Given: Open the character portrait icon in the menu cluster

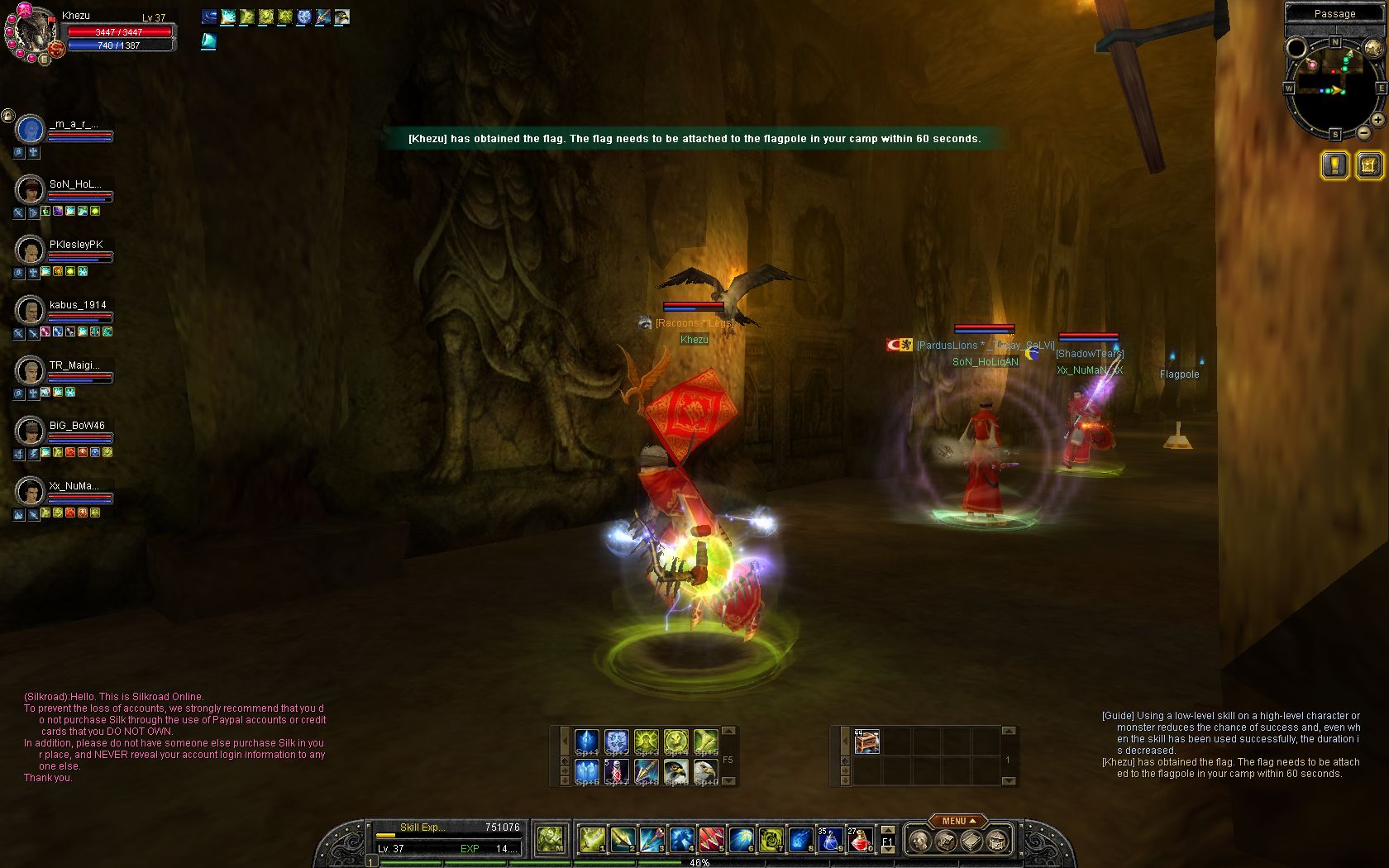Looking at the screenshot, I should coord(919,842).
